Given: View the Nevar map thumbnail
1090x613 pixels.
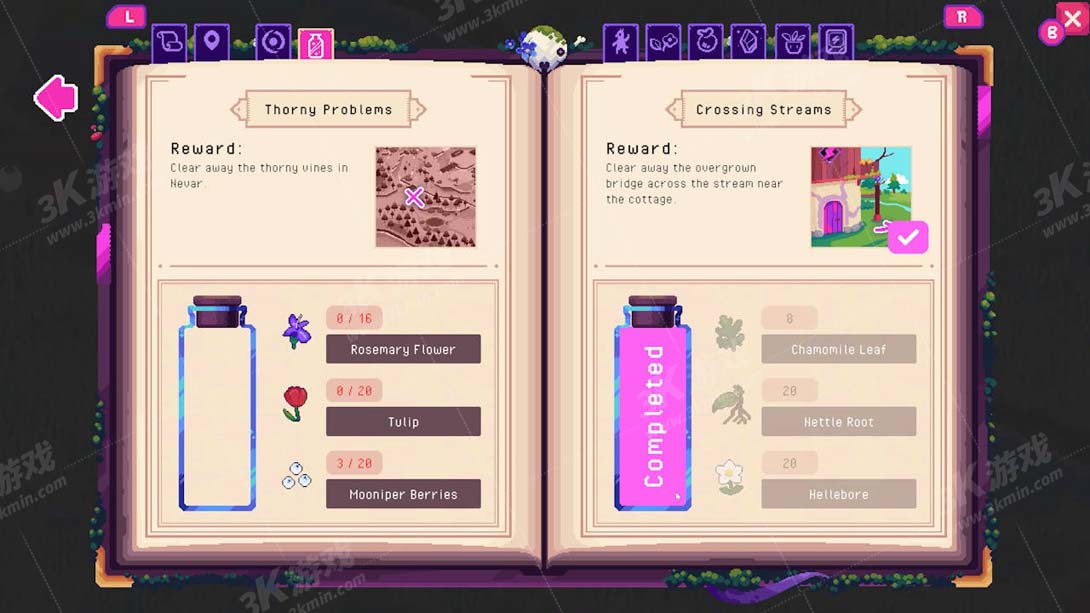Looking at the screenshot, I should [425, 197].
